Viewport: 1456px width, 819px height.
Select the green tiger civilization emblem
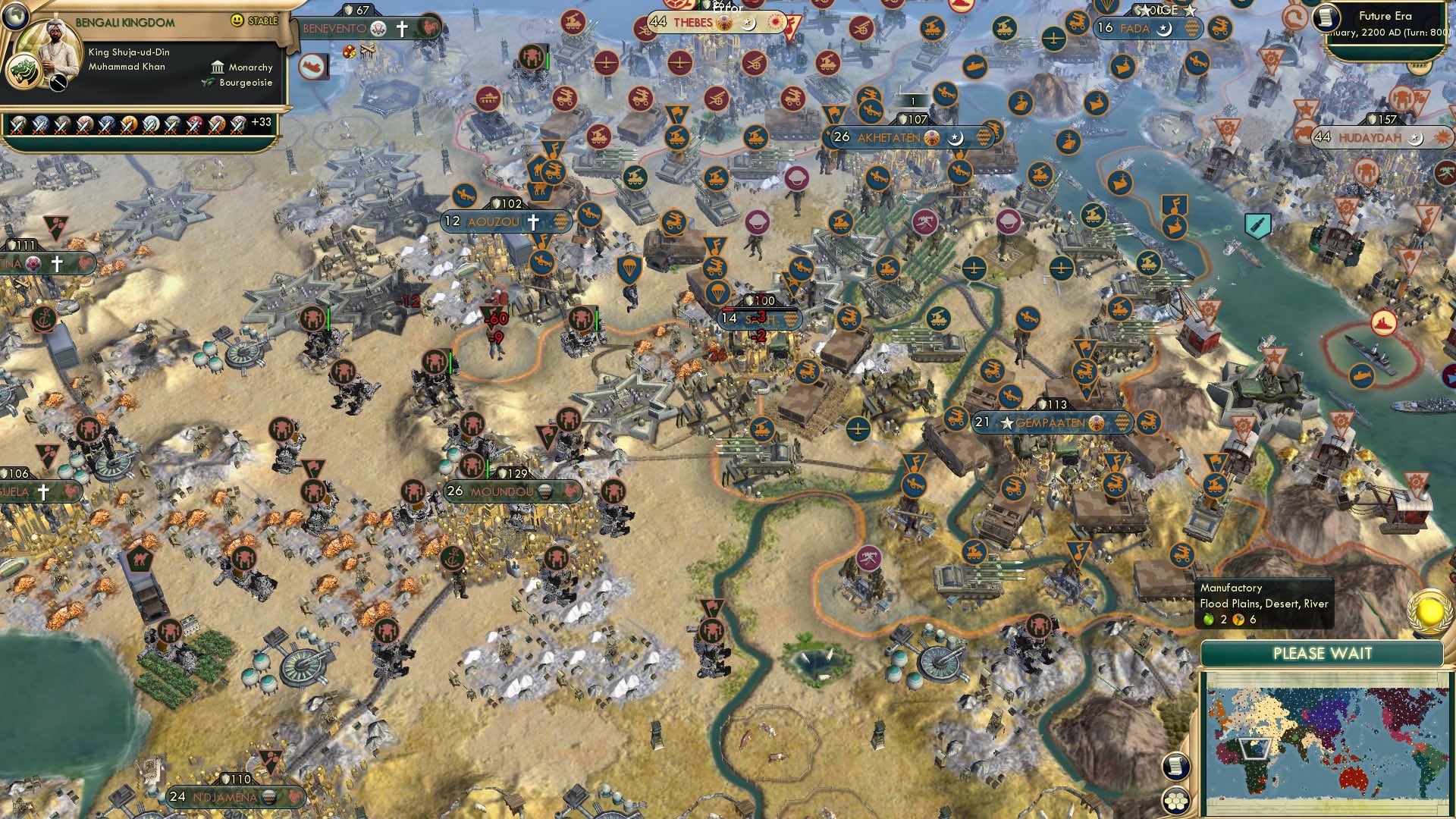pyautogui.click(x=22, y=73)
